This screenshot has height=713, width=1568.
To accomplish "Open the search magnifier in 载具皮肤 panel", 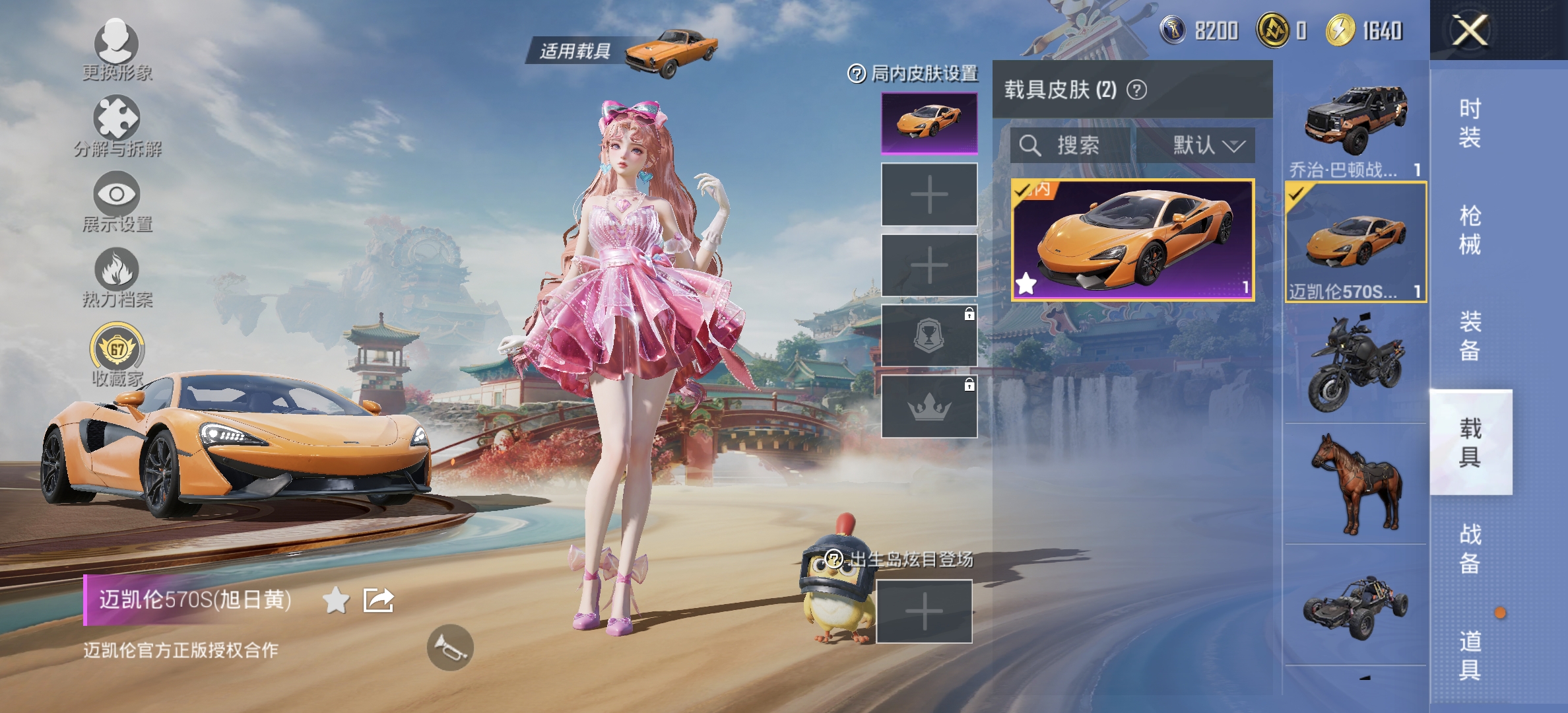I will coord(1030,147).
